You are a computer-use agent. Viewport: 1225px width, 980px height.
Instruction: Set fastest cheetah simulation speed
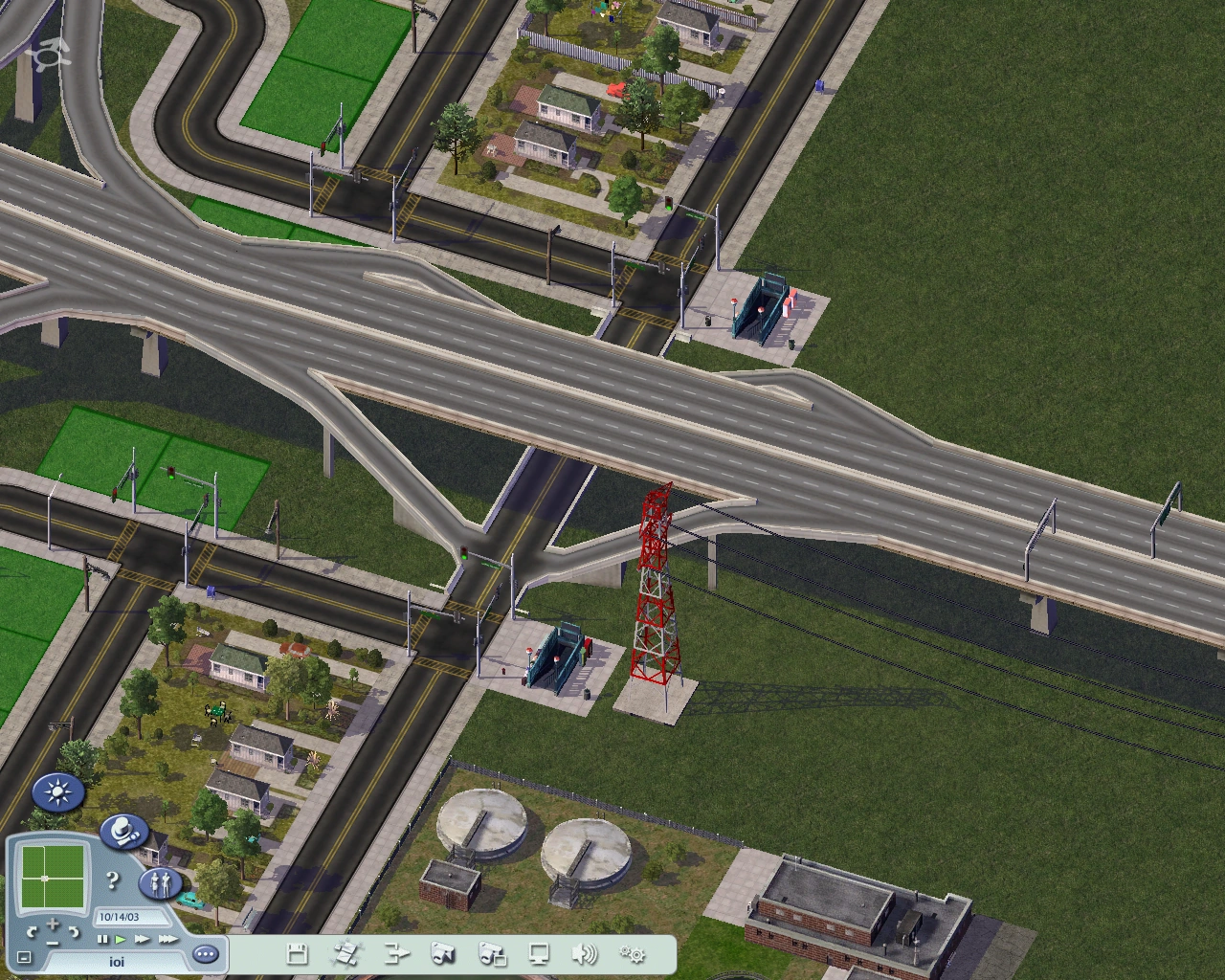click(x=168, y=940)
